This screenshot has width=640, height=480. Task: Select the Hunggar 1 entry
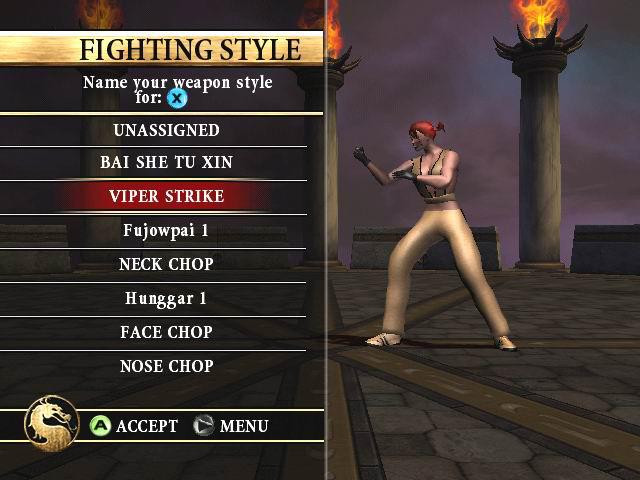coord(166,298)
